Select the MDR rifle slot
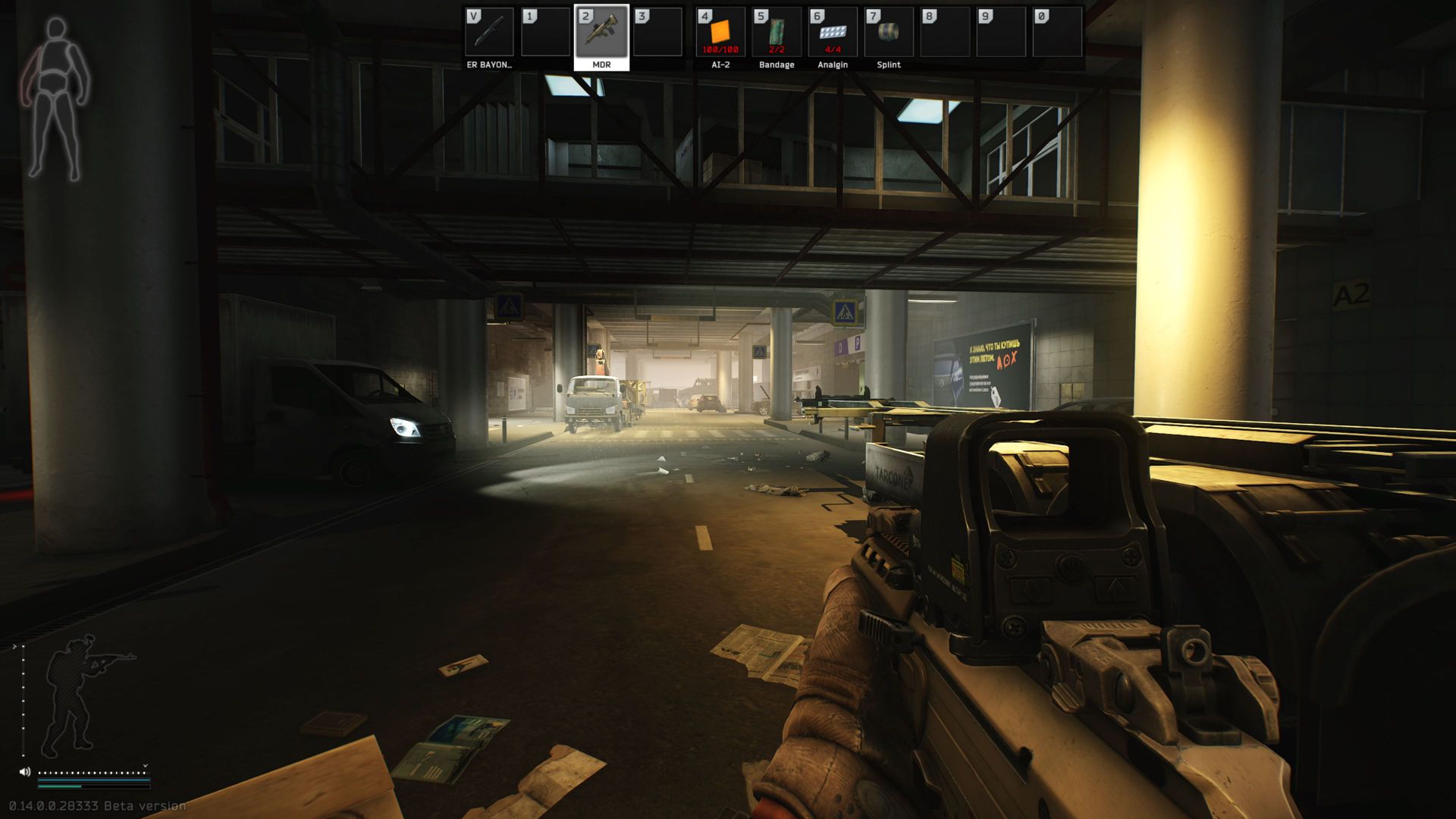The image size is (1456, 819). [601, 33]
